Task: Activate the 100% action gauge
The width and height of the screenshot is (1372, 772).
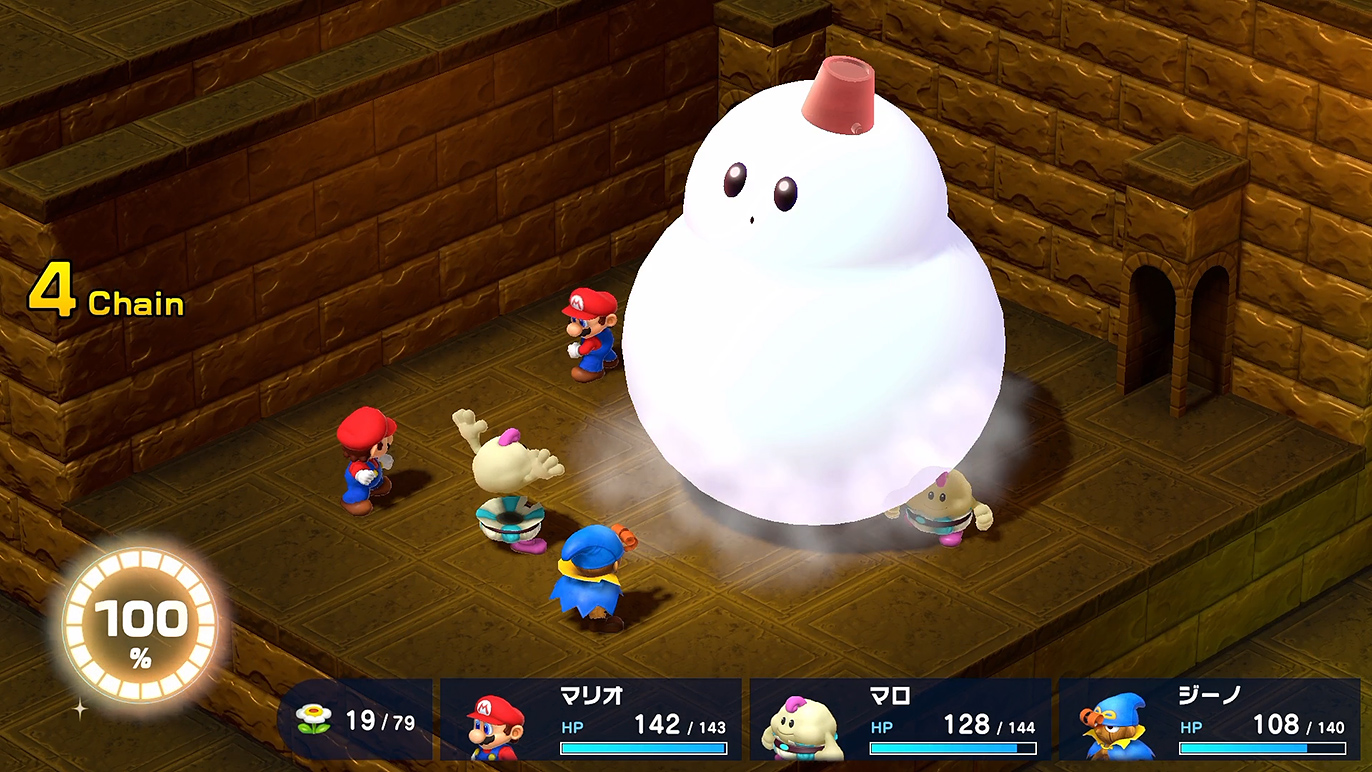Action: tap(140, 625)
